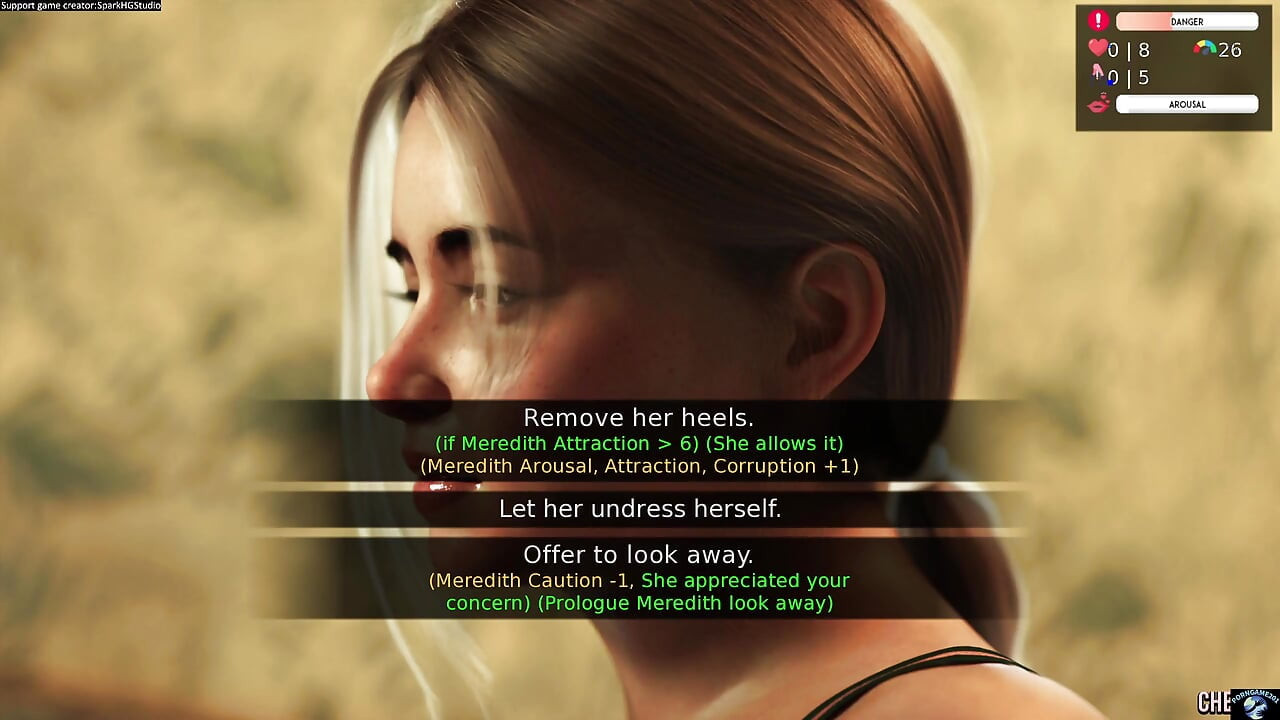Screen dimensions: 1280x720
Task: Click the heart counter reading 0 | 8
Action: coord(1130,49)
